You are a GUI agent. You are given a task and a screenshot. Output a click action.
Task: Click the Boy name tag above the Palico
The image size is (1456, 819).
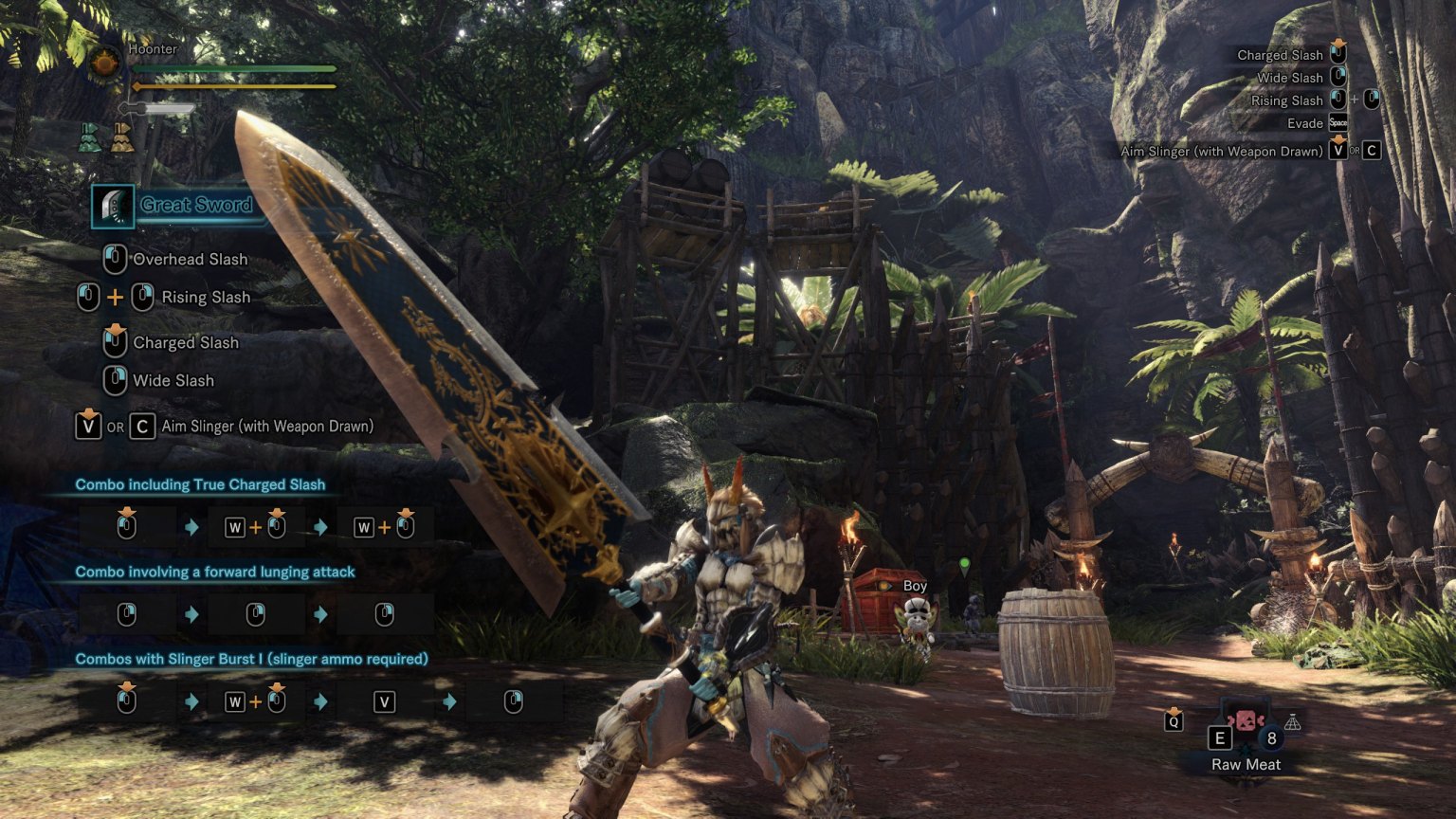tap(914, 586)
